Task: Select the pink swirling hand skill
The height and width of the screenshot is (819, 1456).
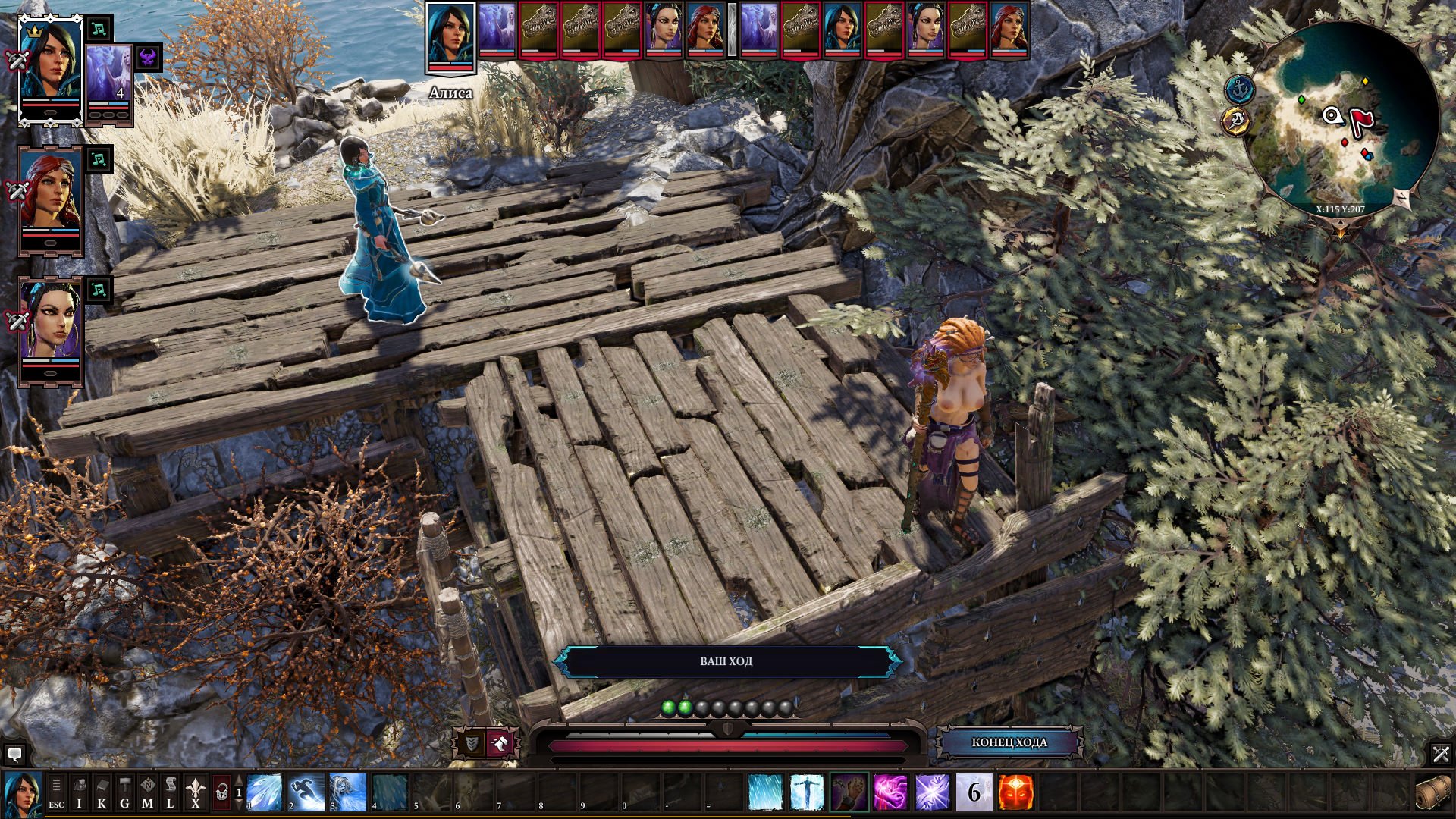Action: point(890,792)
